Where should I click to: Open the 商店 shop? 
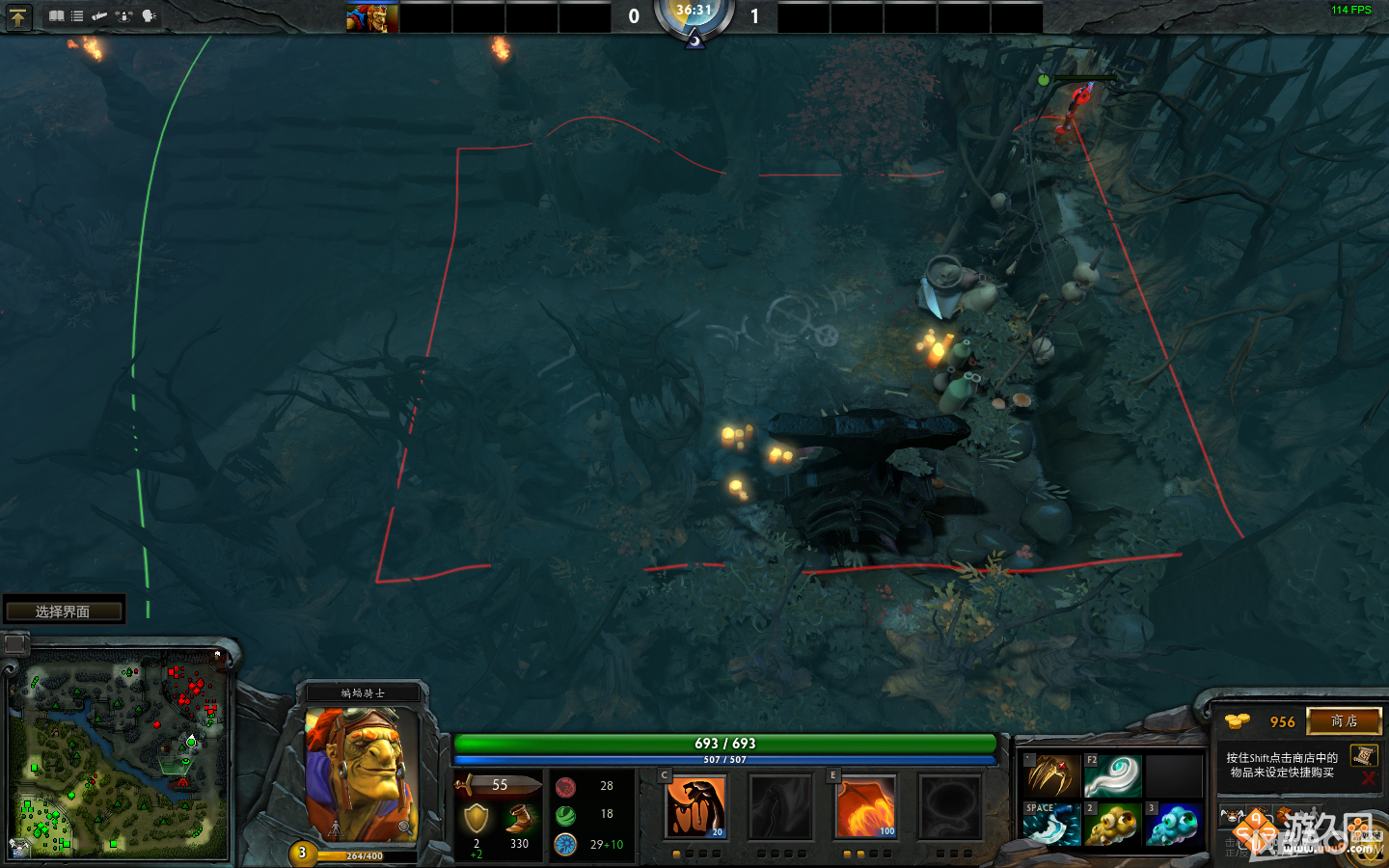1345,721
